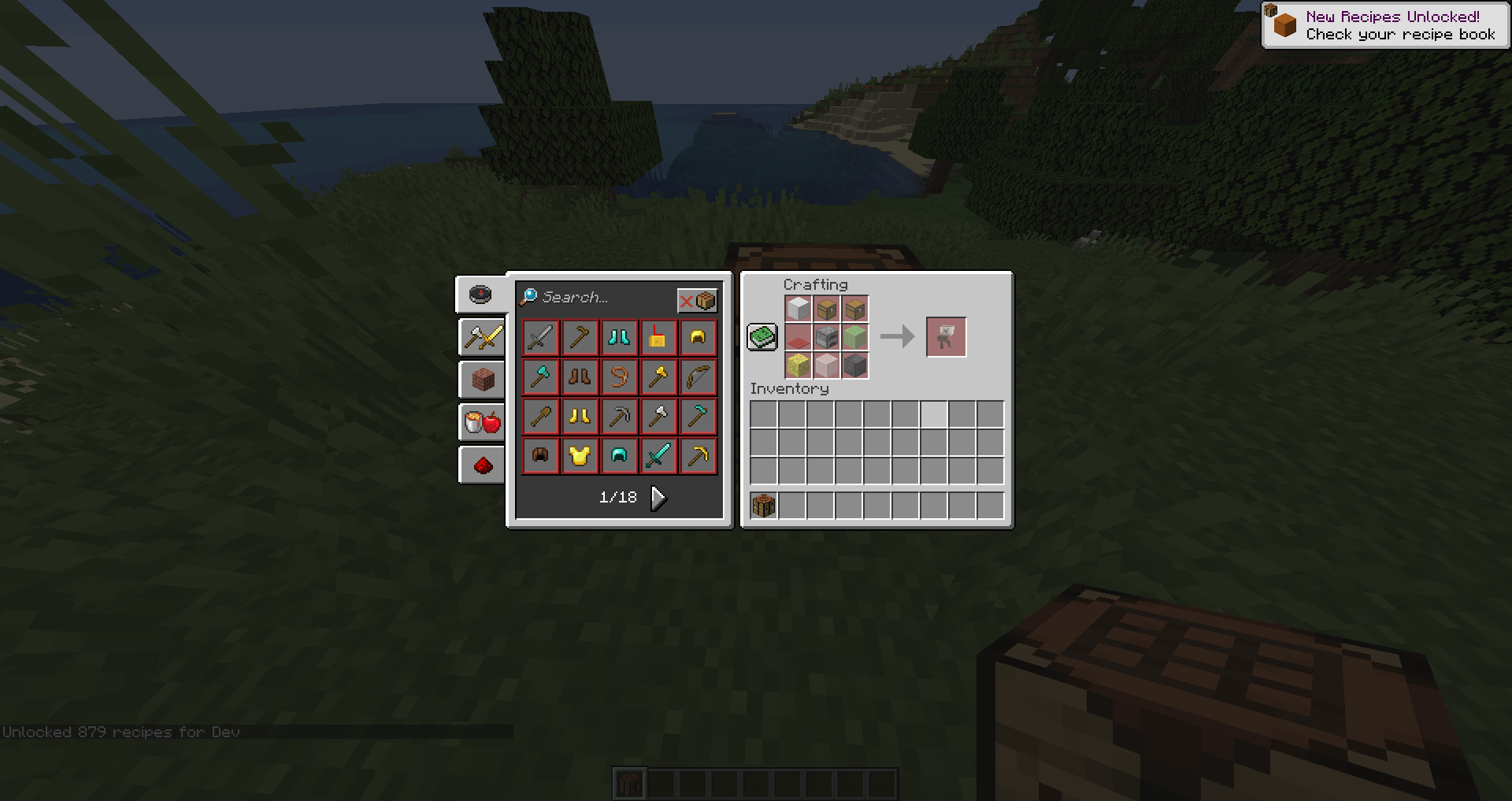This screenshot has width=1512, height=801.
Task: Select the golden pickaxe recipe
Action: pos(698,455)
